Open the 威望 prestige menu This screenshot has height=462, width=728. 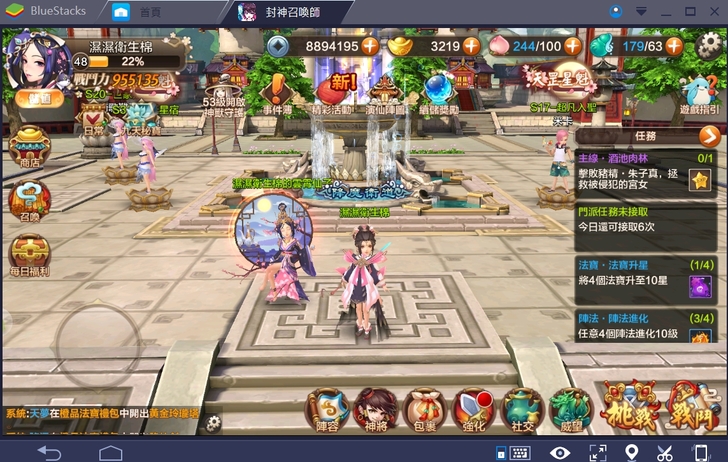[x=569, y=409]
